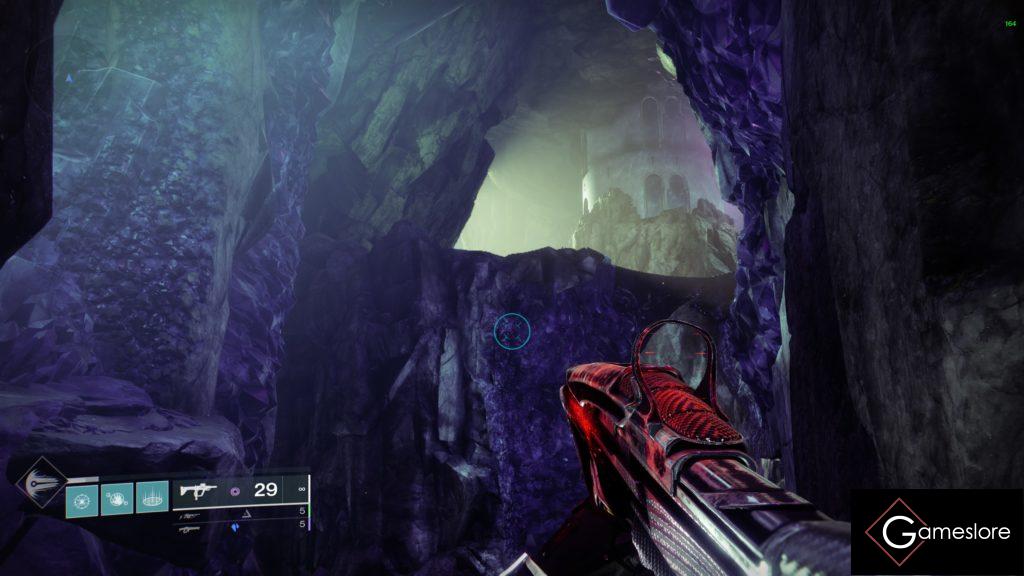Select the grenade ability icon
The height and width of the screenshot is (576, 1024).
83,499
